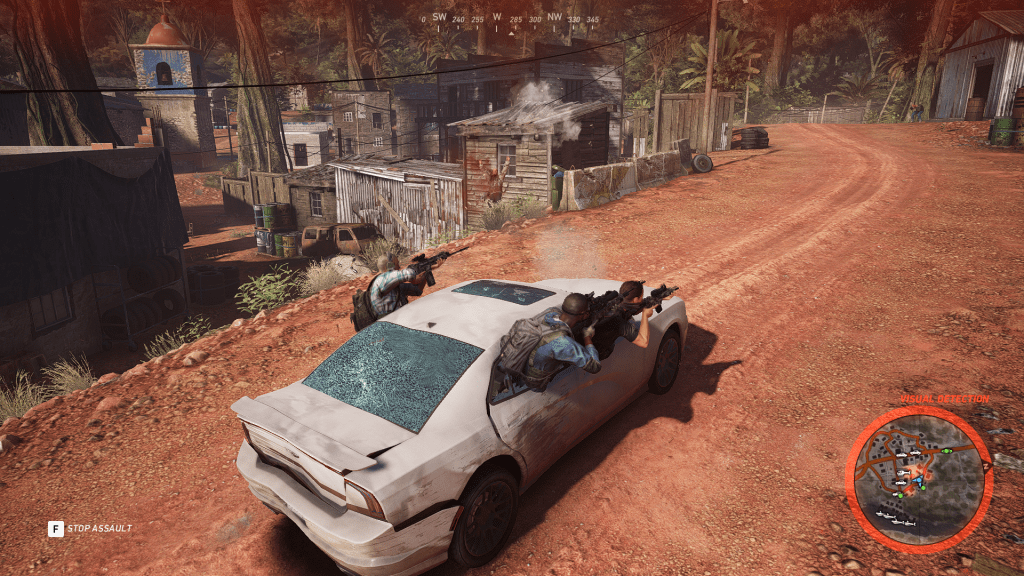Click the circular minimap
1024x576 pixels.
918,479
